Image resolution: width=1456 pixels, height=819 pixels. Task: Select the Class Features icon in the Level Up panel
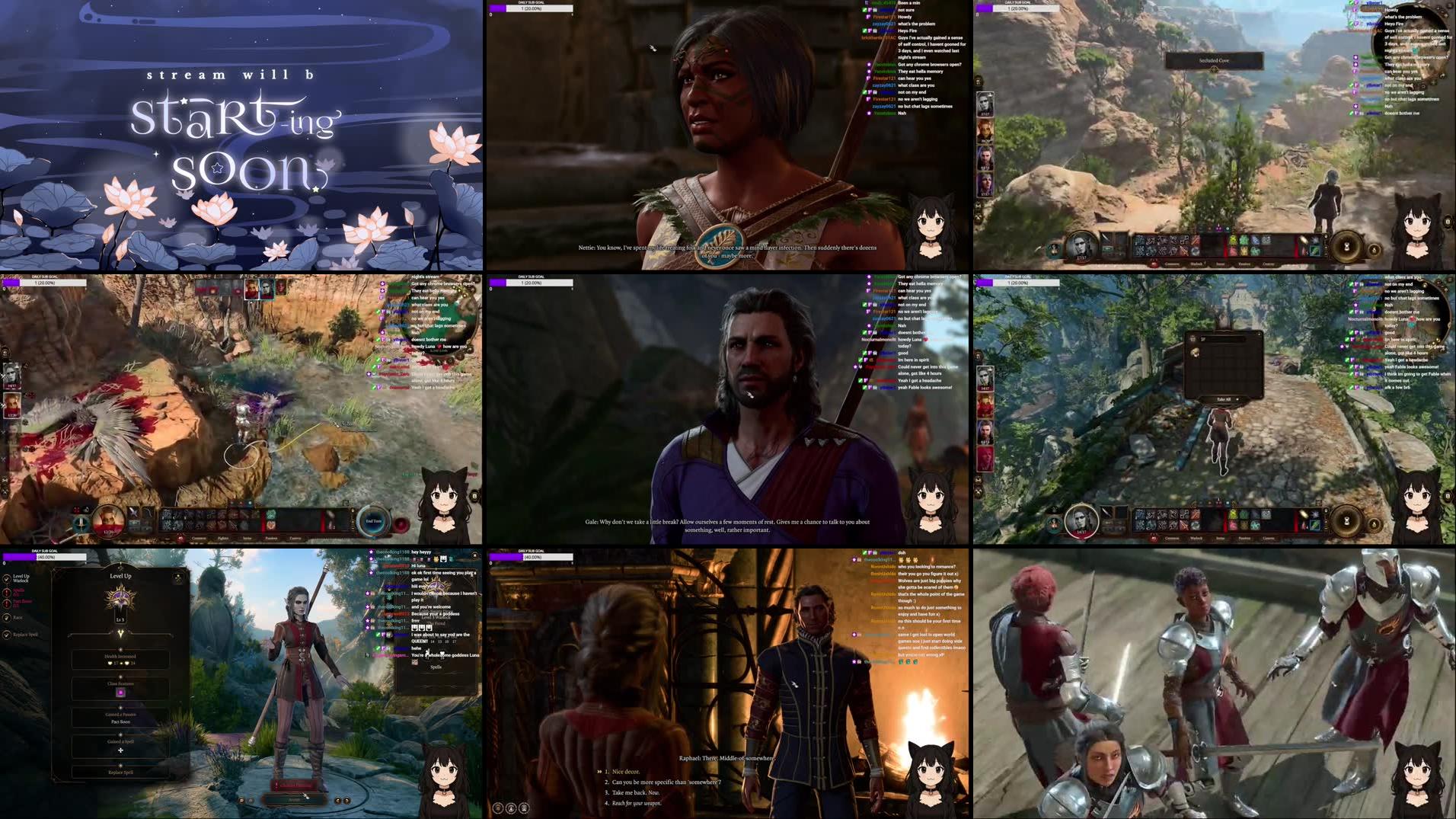click(121, 692)
